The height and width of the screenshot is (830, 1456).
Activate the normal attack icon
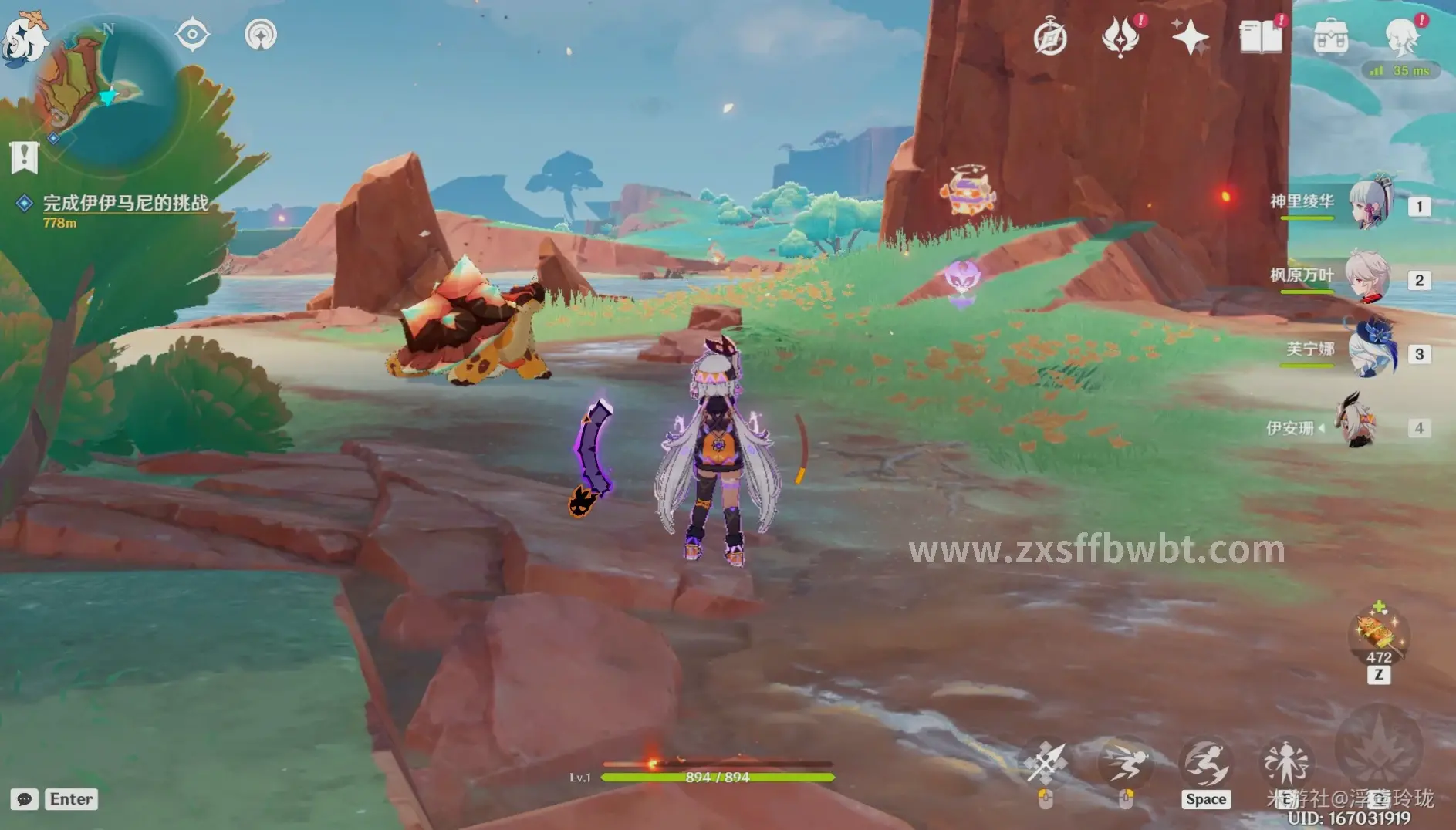tap(1046, 762)
